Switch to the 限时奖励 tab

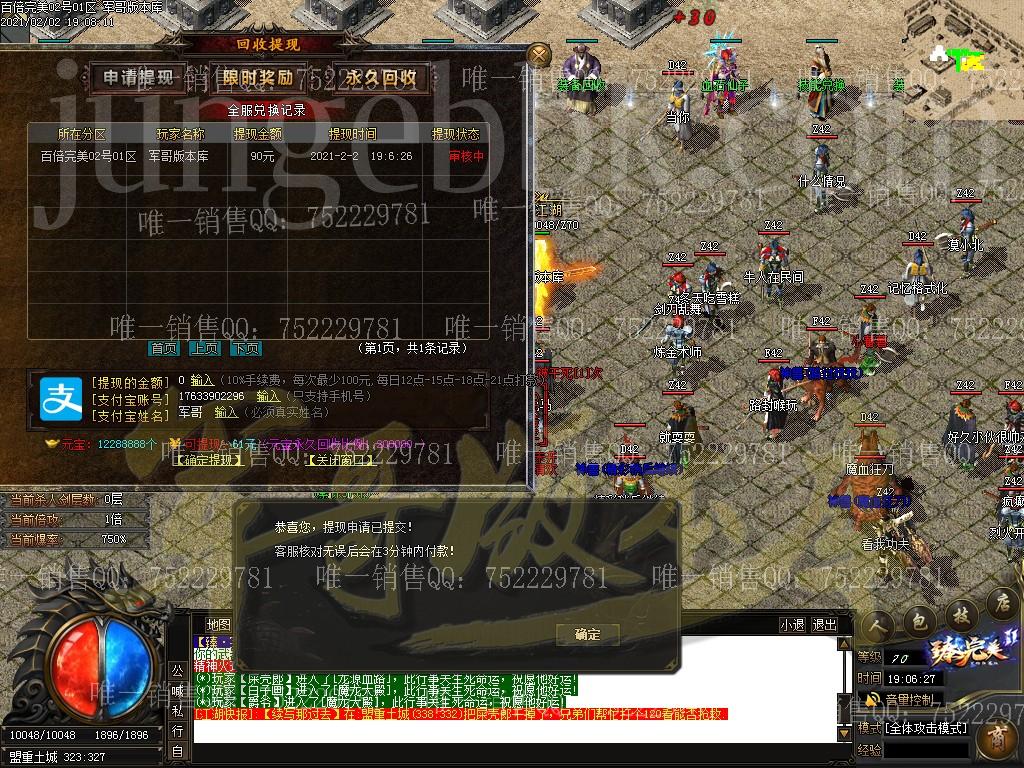coord(257,77)
